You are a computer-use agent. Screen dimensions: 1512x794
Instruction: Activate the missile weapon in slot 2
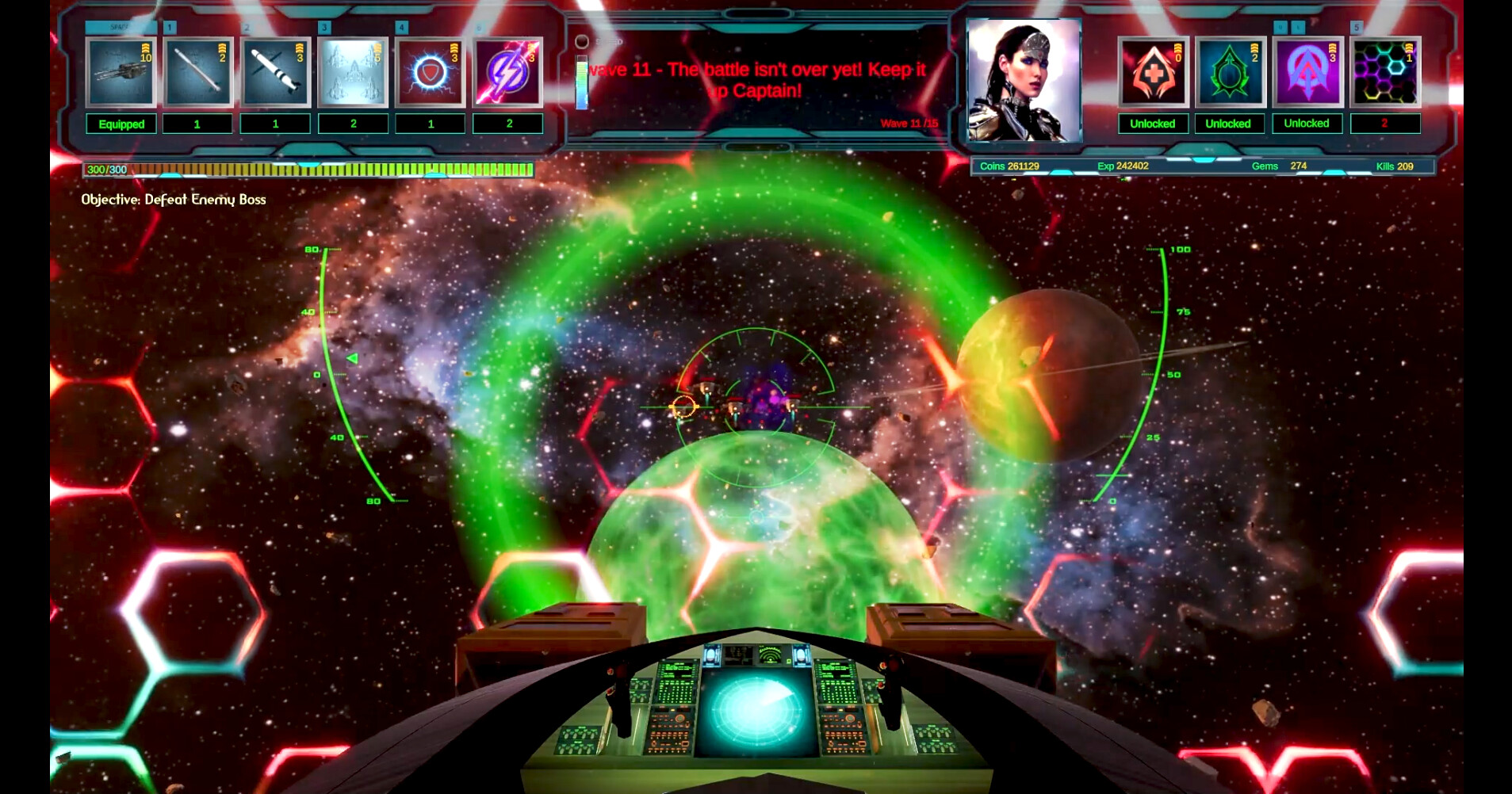[x=275, y=73]
